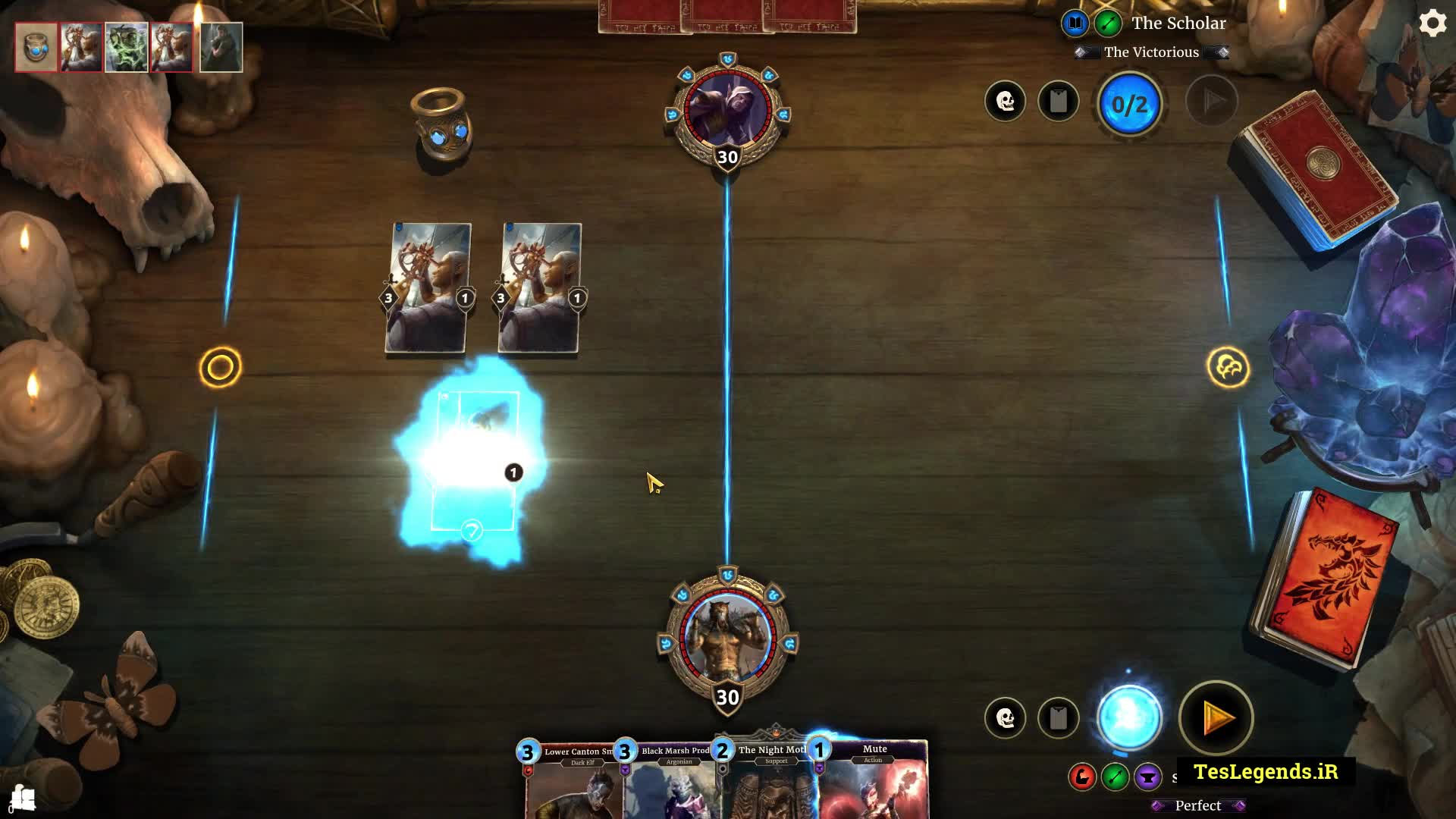Screen dimensions: 1456x819
Task: View the dark hooded figure history thumbnail
Action: (x=221, y=47)
